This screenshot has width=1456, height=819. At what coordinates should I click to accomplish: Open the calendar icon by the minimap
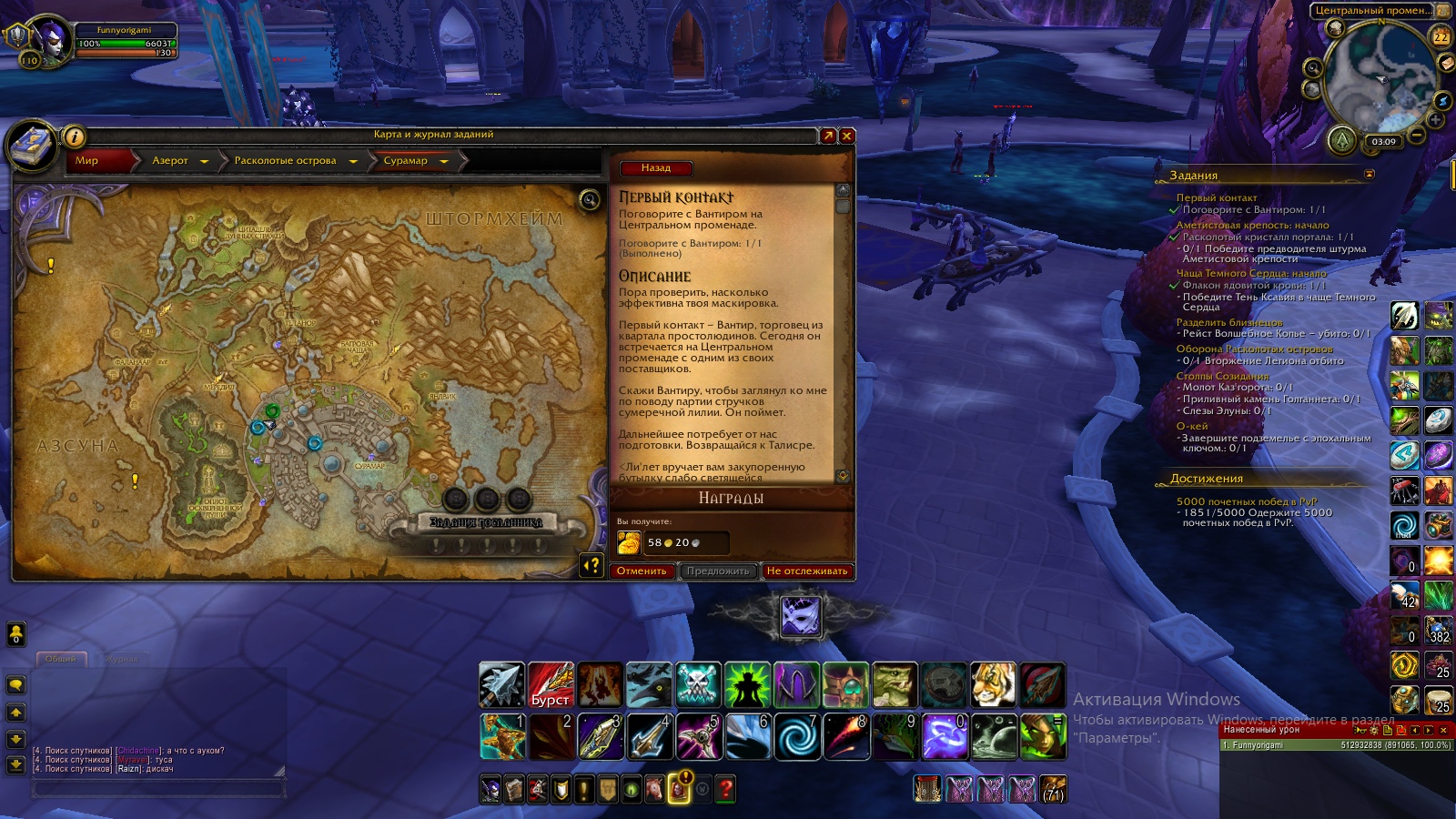click(1441, 37)
